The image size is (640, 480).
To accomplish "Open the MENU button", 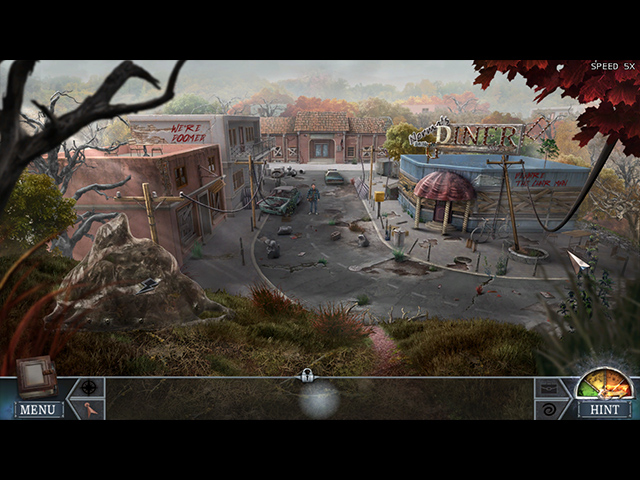I will (x=38, y=409).
